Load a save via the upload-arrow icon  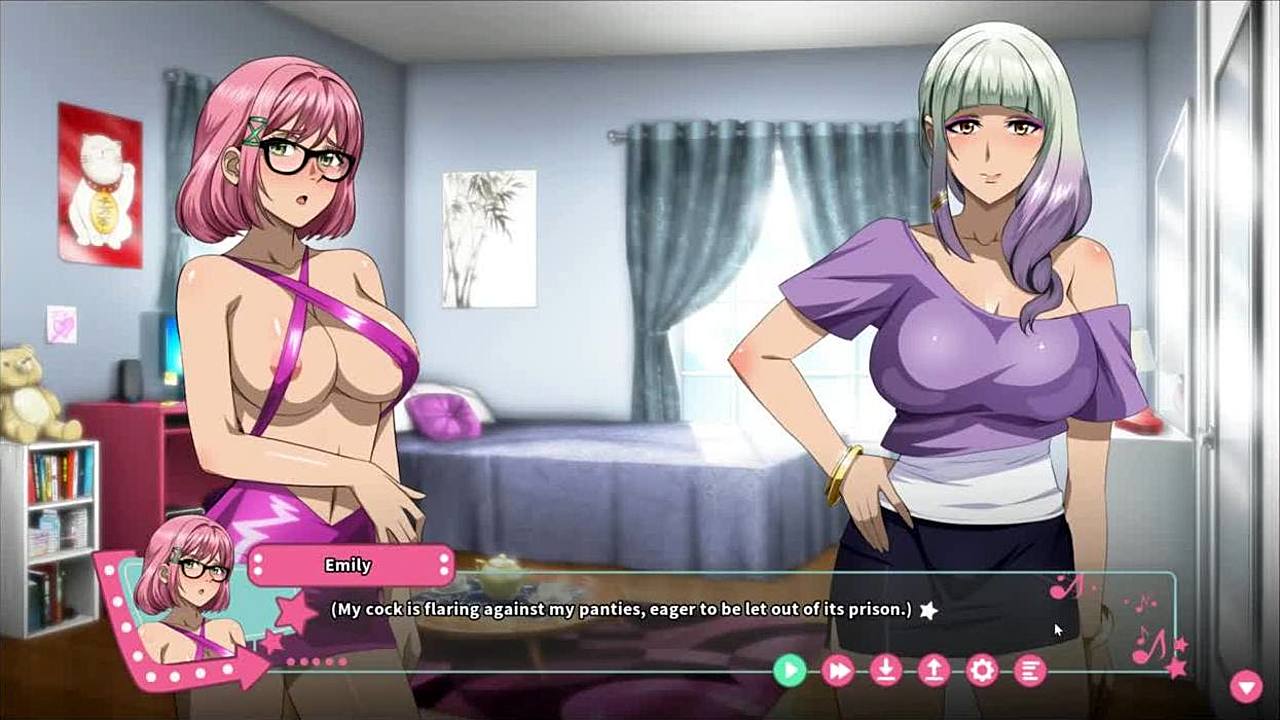point(934,670)
